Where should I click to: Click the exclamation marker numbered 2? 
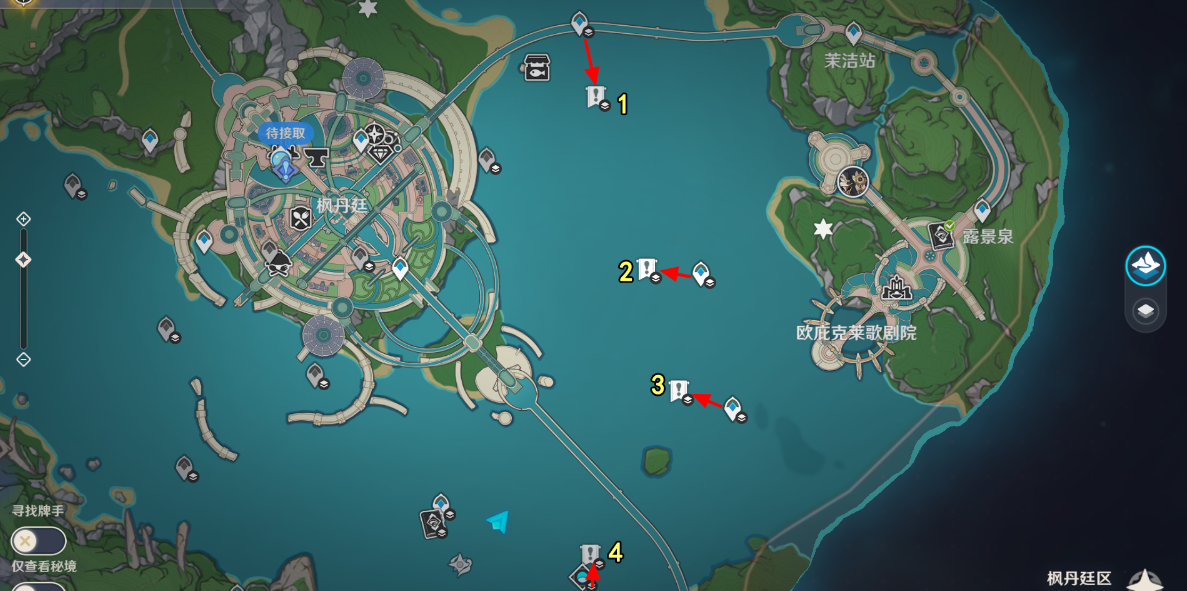pyautogui.click(x=647, y=268)
